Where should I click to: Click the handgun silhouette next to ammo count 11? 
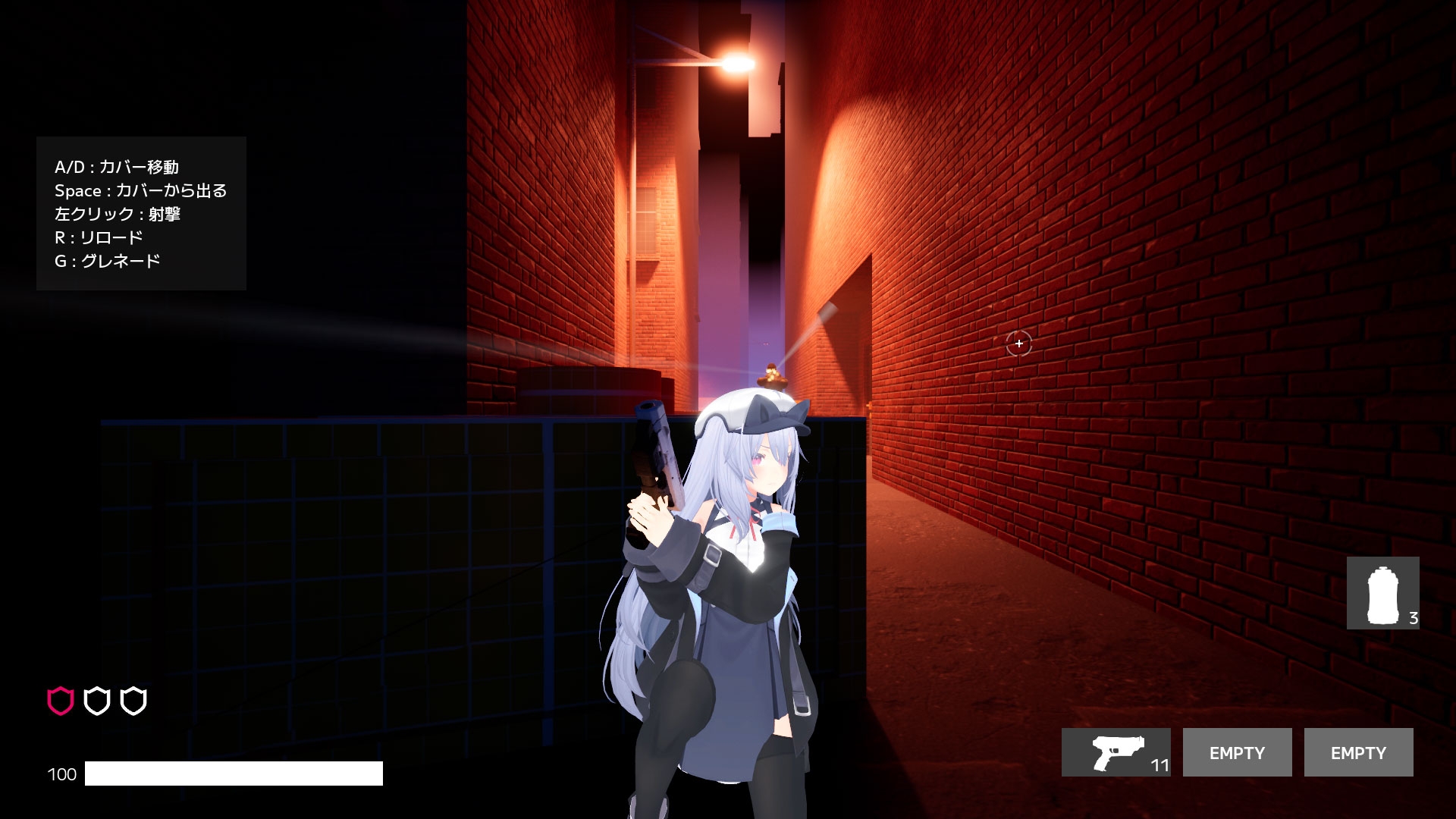[x=1116, y=752]
